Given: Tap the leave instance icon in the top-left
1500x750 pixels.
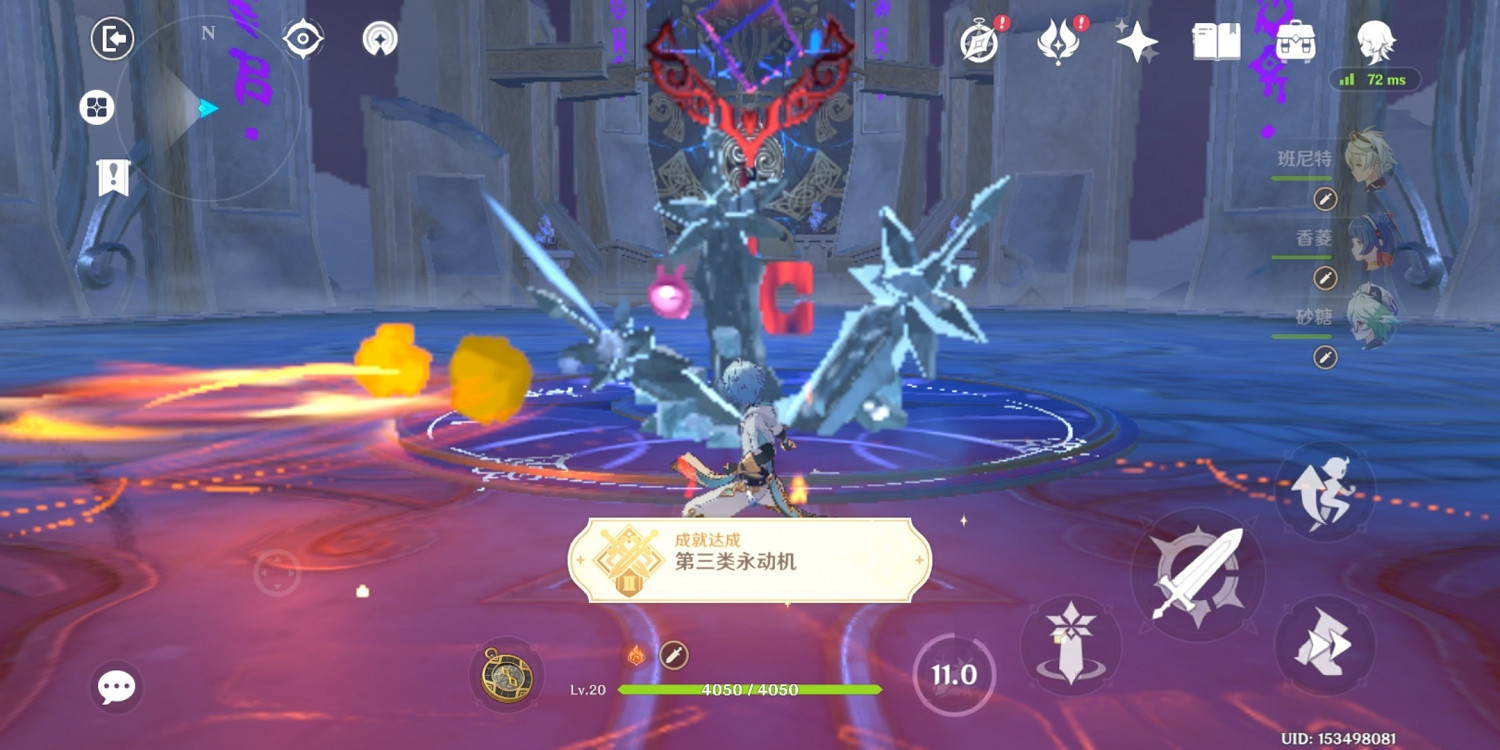Looking at the screenshot, I should coord(113,38).
